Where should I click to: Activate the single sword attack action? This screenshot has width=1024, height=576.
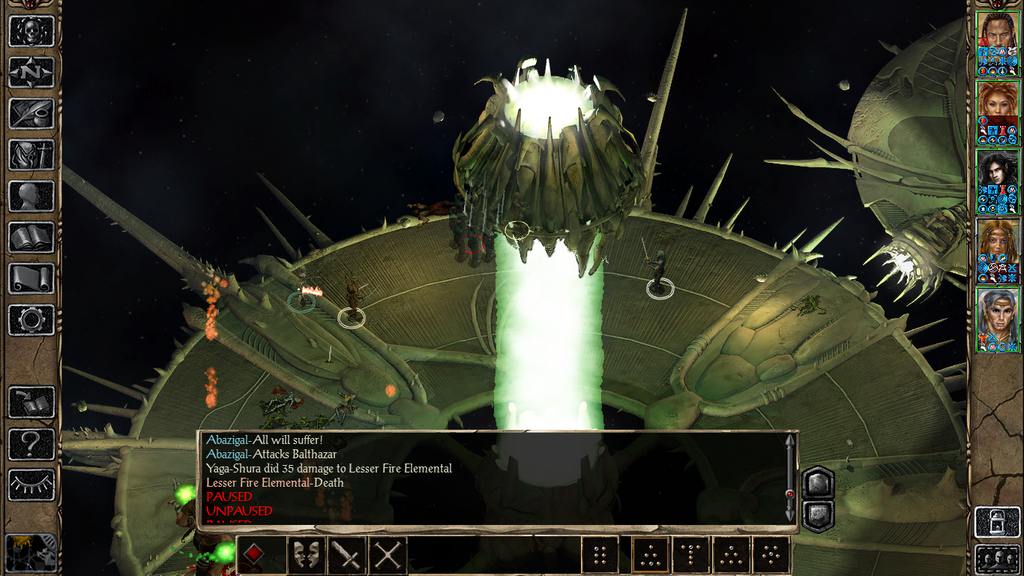[347, 555]
